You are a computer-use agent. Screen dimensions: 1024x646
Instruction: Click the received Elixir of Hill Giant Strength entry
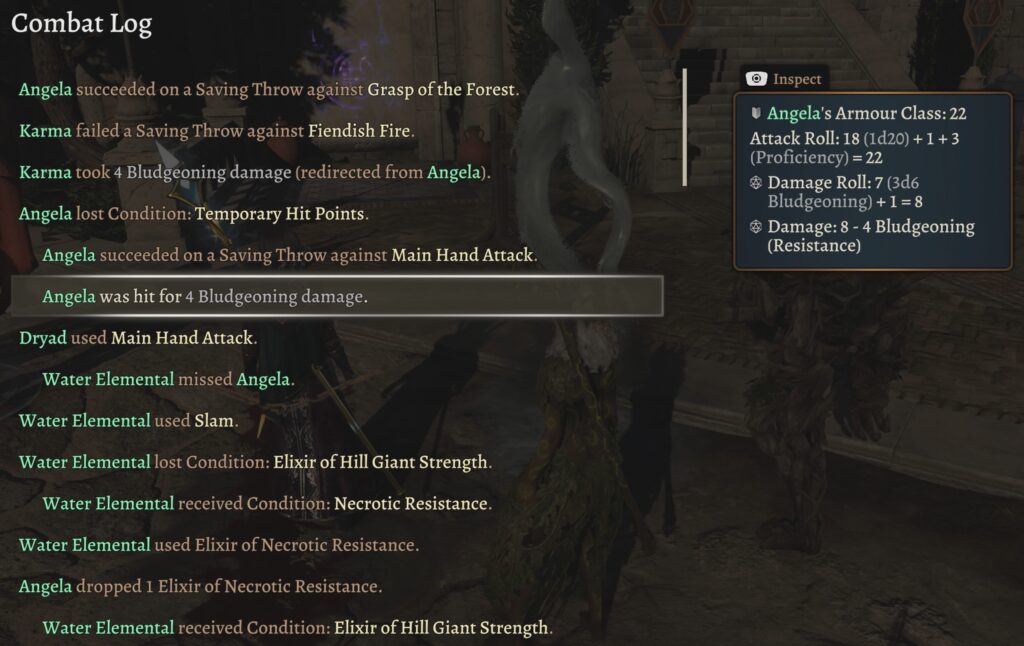click(297, 628)
